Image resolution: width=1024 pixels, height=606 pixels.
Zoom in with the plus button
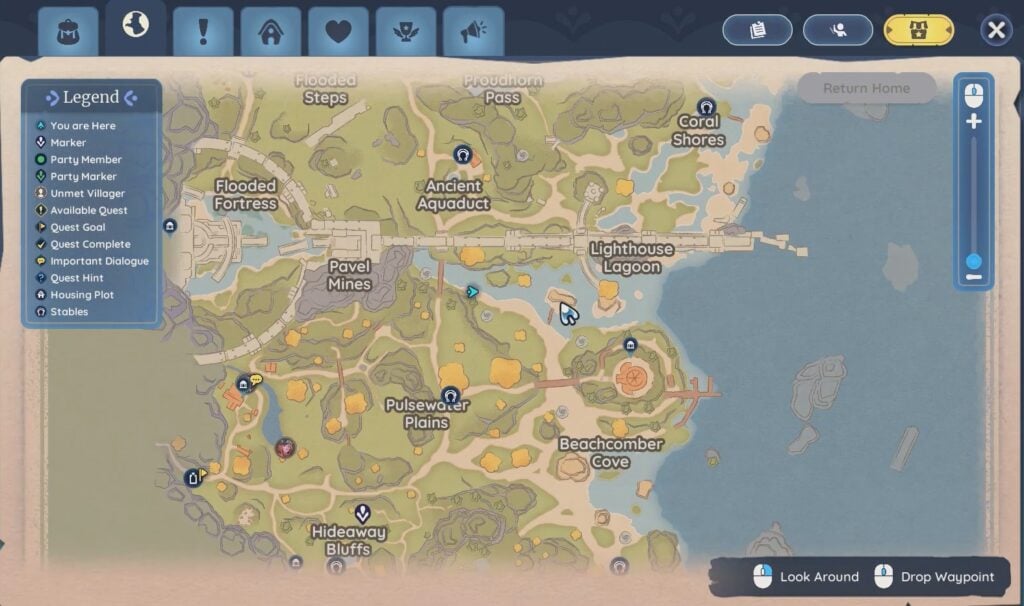973,122
